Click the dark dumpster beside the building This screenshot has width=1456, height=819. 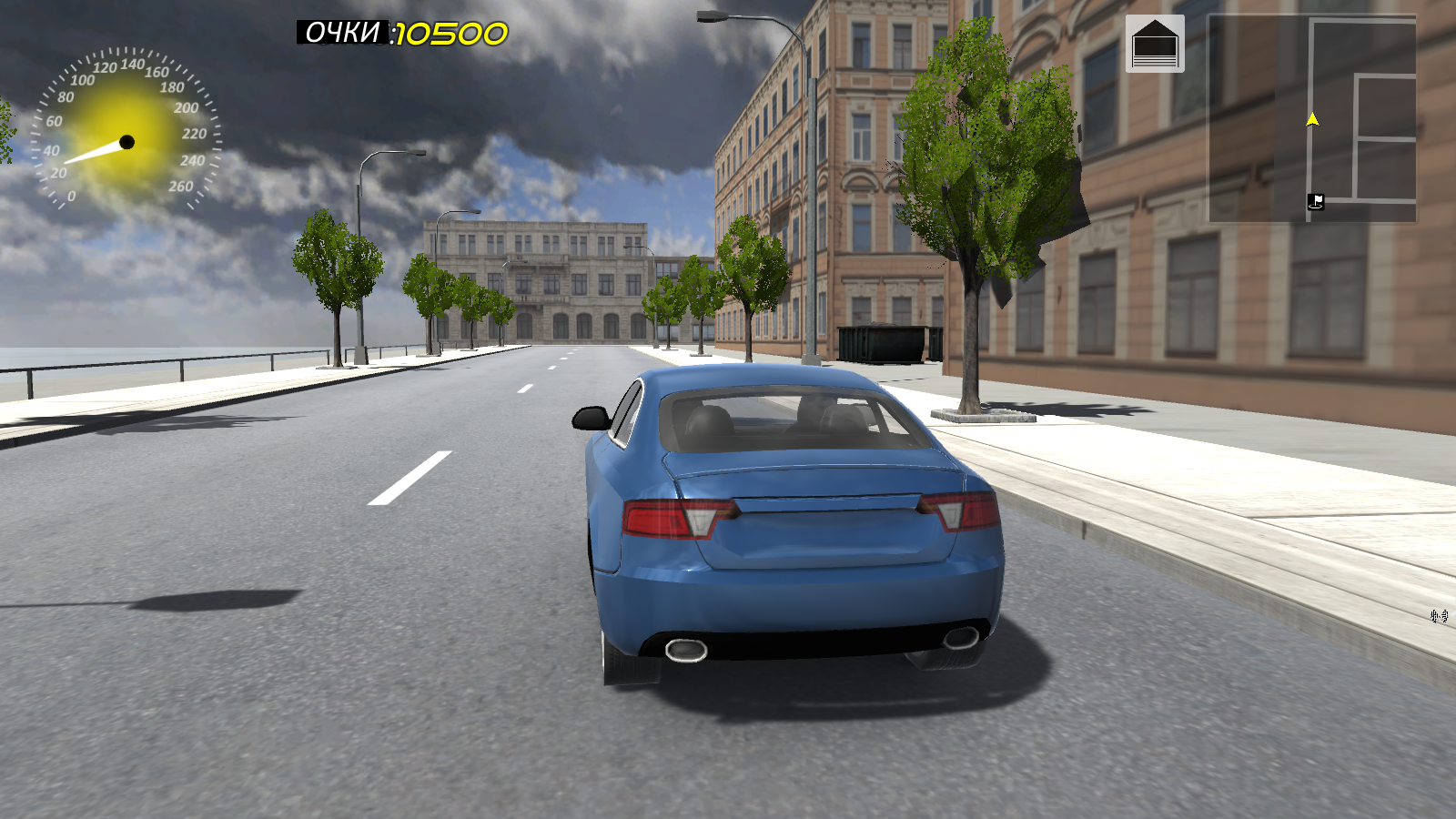coord(887,341)
